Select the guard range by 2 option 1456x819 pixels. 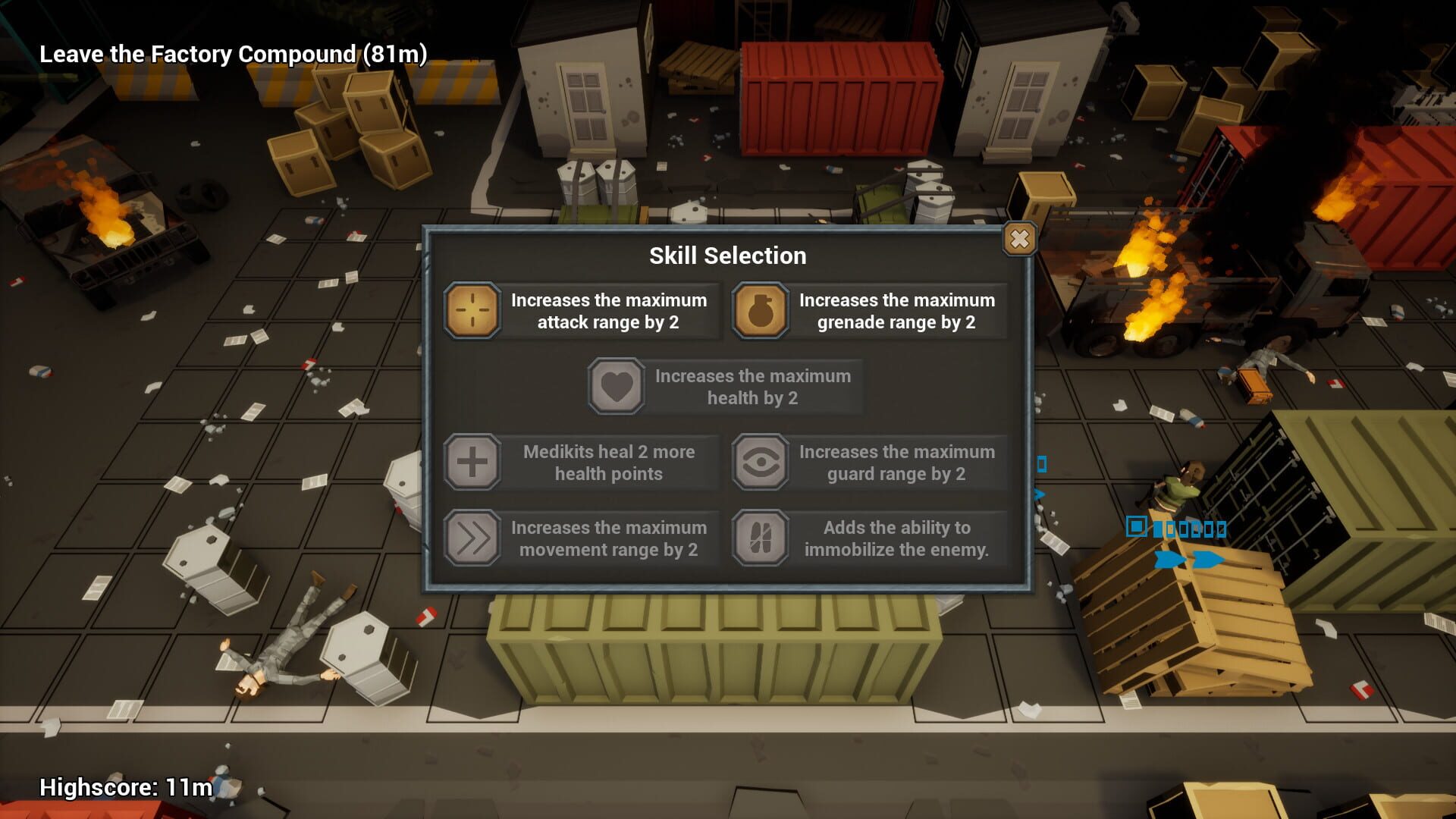point(896,462)
